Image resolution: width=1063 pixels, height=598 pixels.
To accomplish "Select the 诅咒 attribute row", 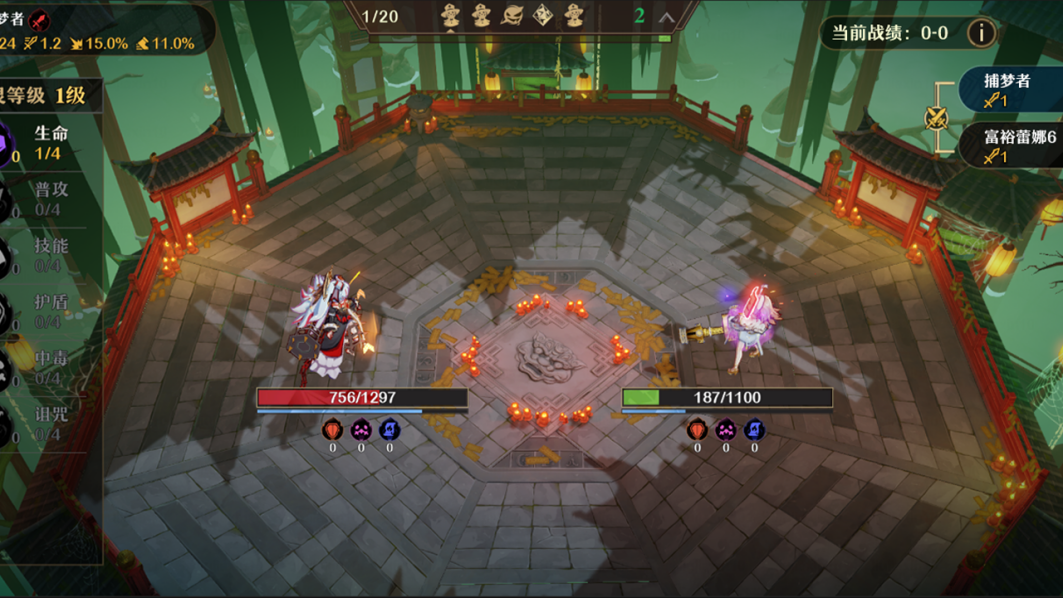I will point(48,424).
